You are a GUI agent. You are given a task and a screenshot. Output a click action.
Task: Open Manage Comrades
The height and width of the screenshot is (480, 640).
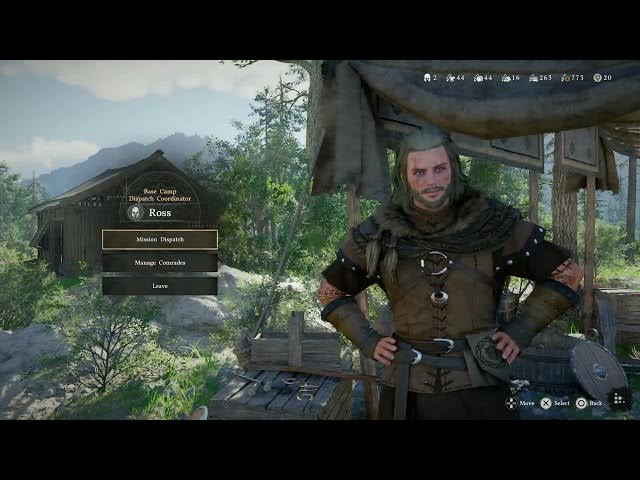(x=160, y=262)
